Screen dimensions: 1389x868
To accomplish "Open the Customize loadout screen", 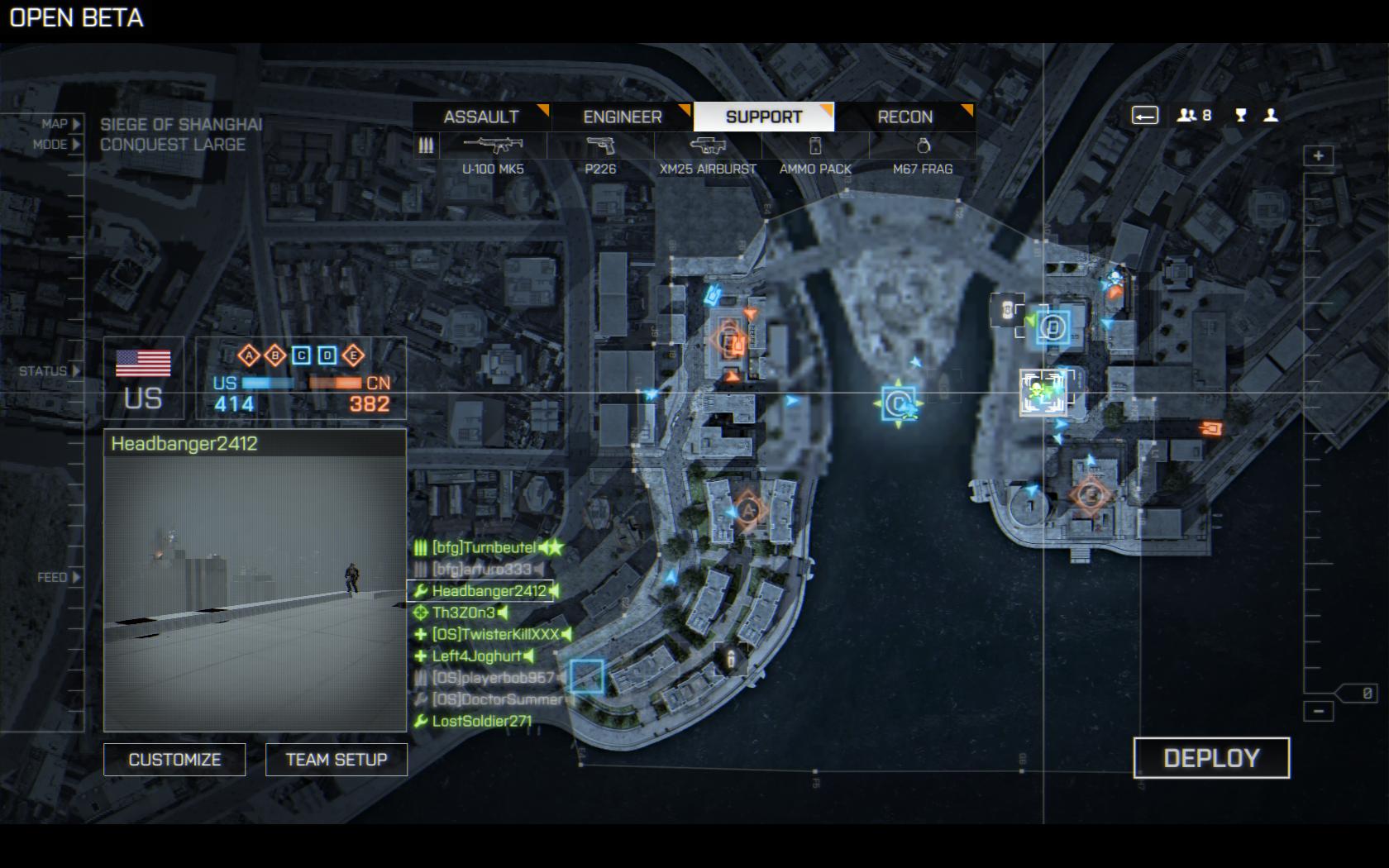I will [x=174, y=760].
